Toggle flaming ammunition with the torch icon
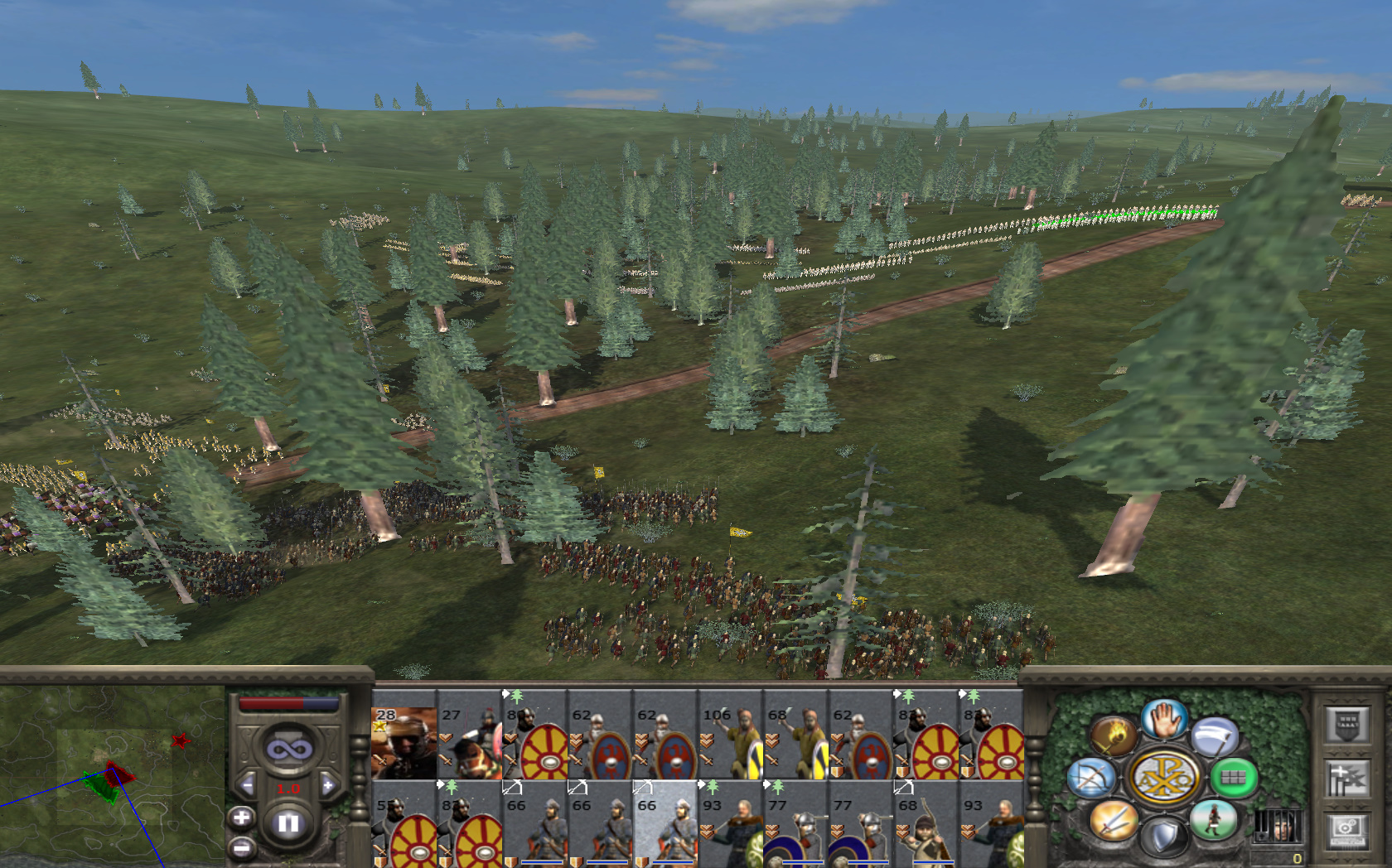Screen dimensions: 1392x868 click(x=1113, y=735)
